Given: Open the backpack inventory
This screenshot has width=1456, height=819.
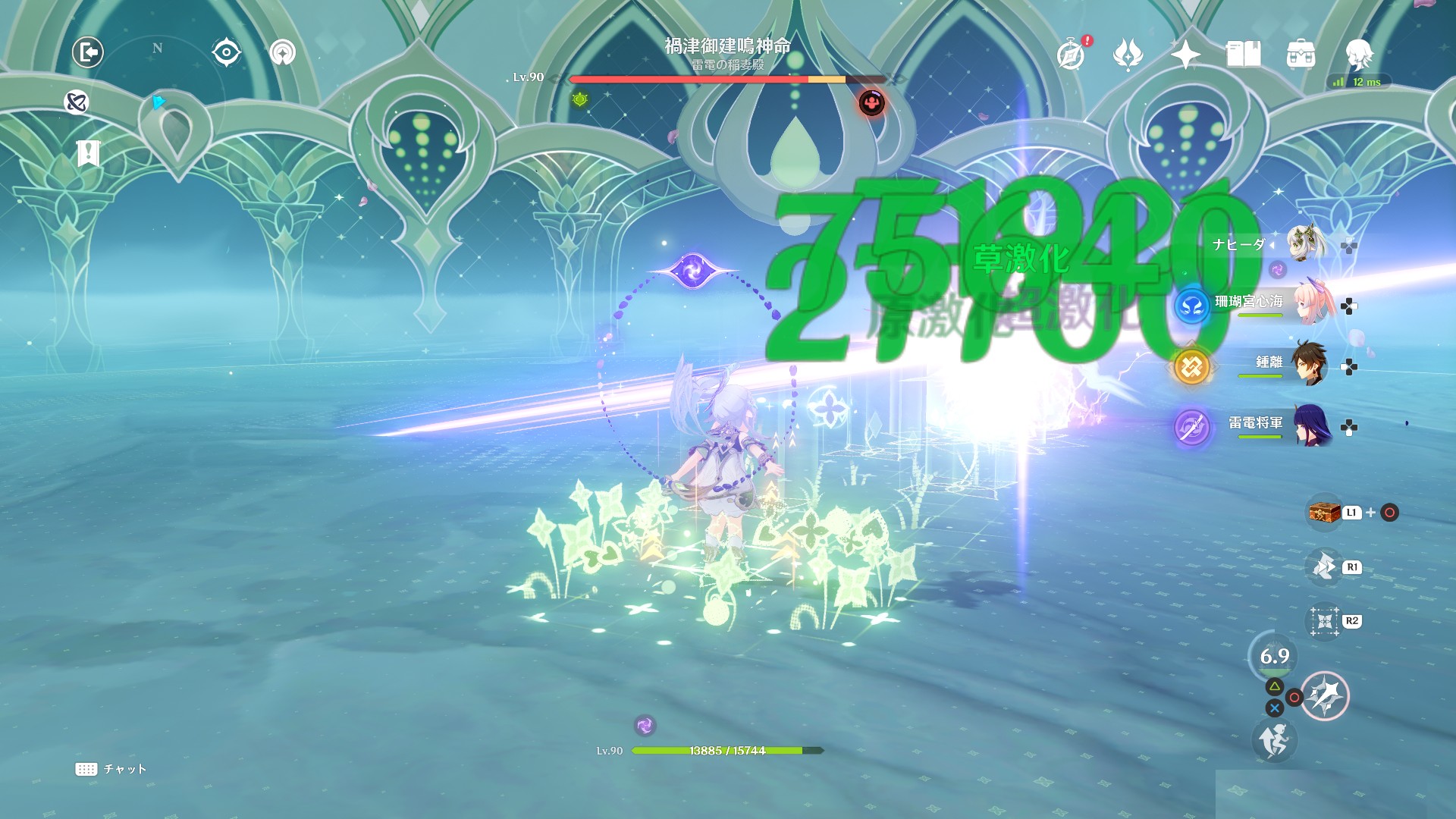Looking at the screenshot, I should 1301,54.
